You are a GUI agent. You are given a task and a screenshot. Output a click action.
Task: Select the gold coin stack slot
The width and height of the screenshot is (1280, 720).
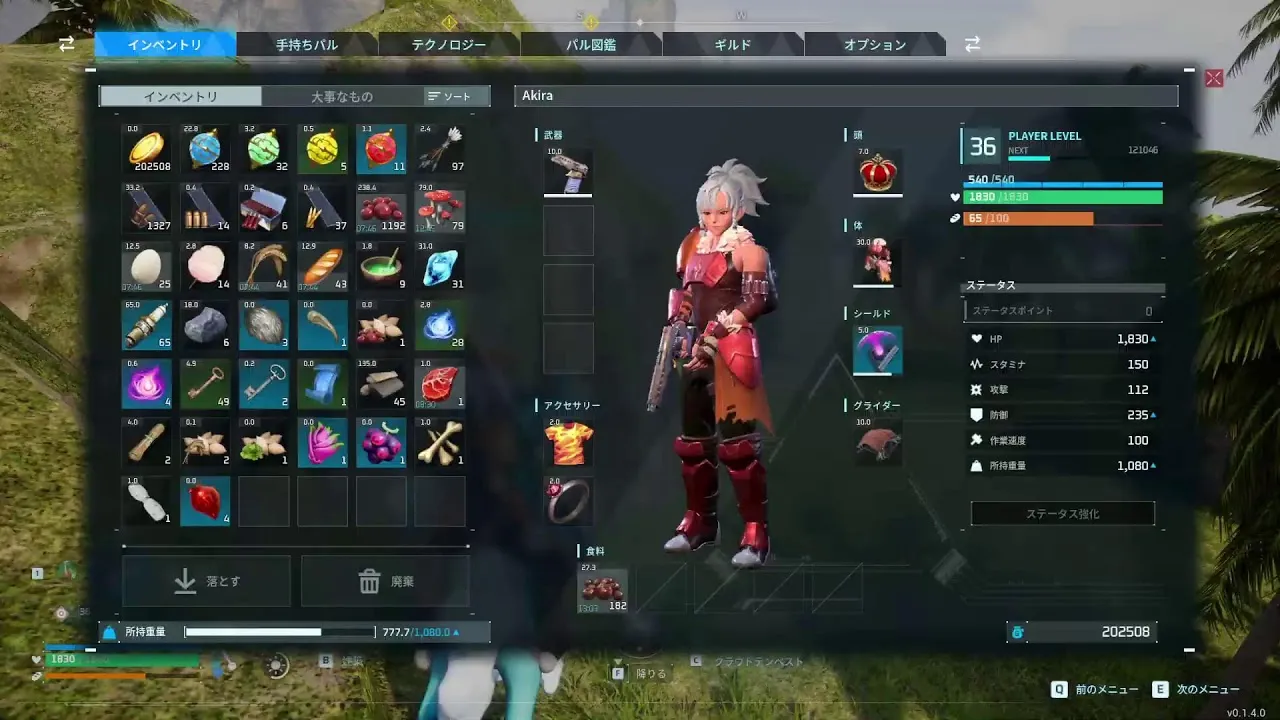pyautogui.click(x=147, y=150)
